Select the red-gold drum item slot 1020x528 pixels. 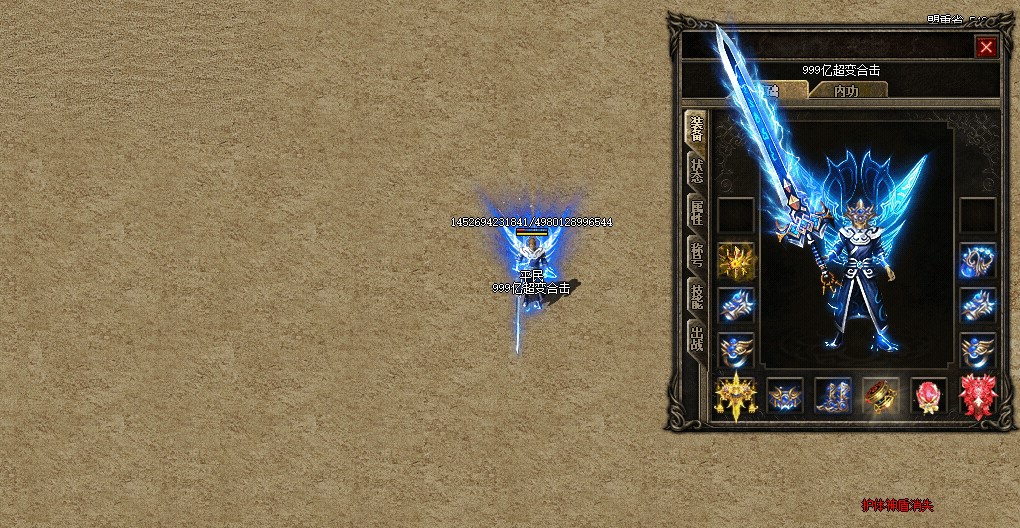(880, 396)
